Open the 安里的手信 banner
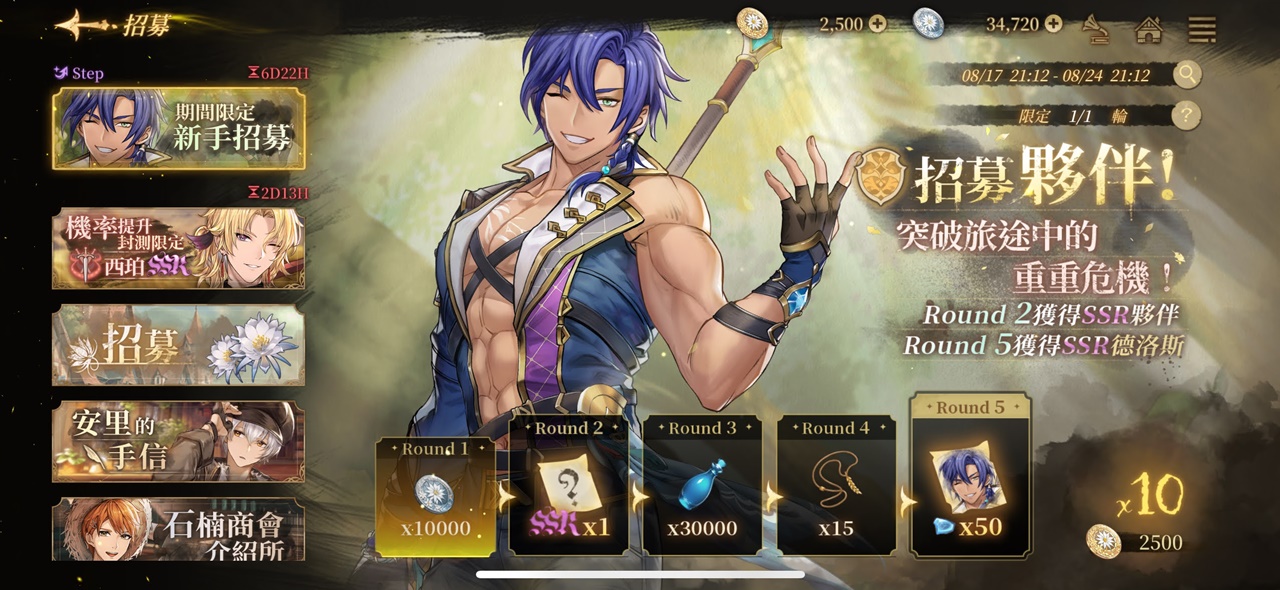Screen dimensions: 1280x590 [179, 441]
